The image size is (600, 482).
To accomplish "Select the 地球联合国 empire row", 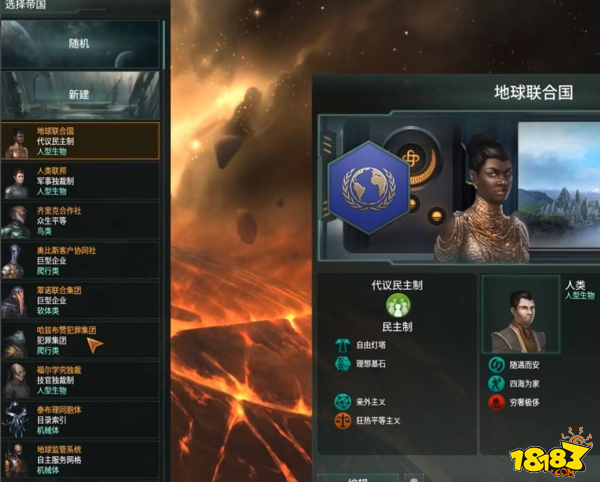I will coord(80,141).
